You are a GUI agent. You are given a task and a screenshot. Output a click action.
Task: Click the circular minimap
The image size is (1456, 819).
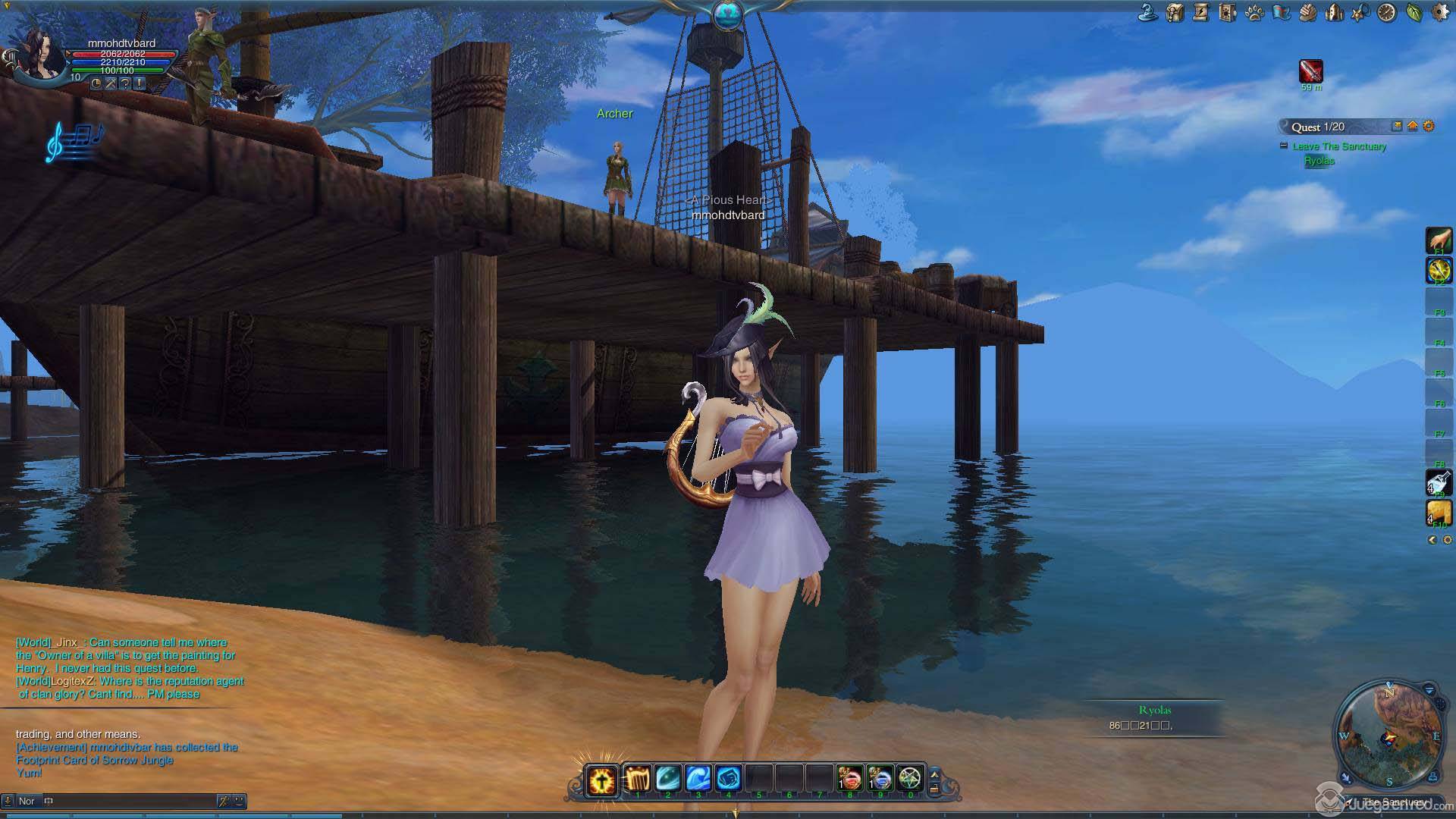[x=1389, y=736]
